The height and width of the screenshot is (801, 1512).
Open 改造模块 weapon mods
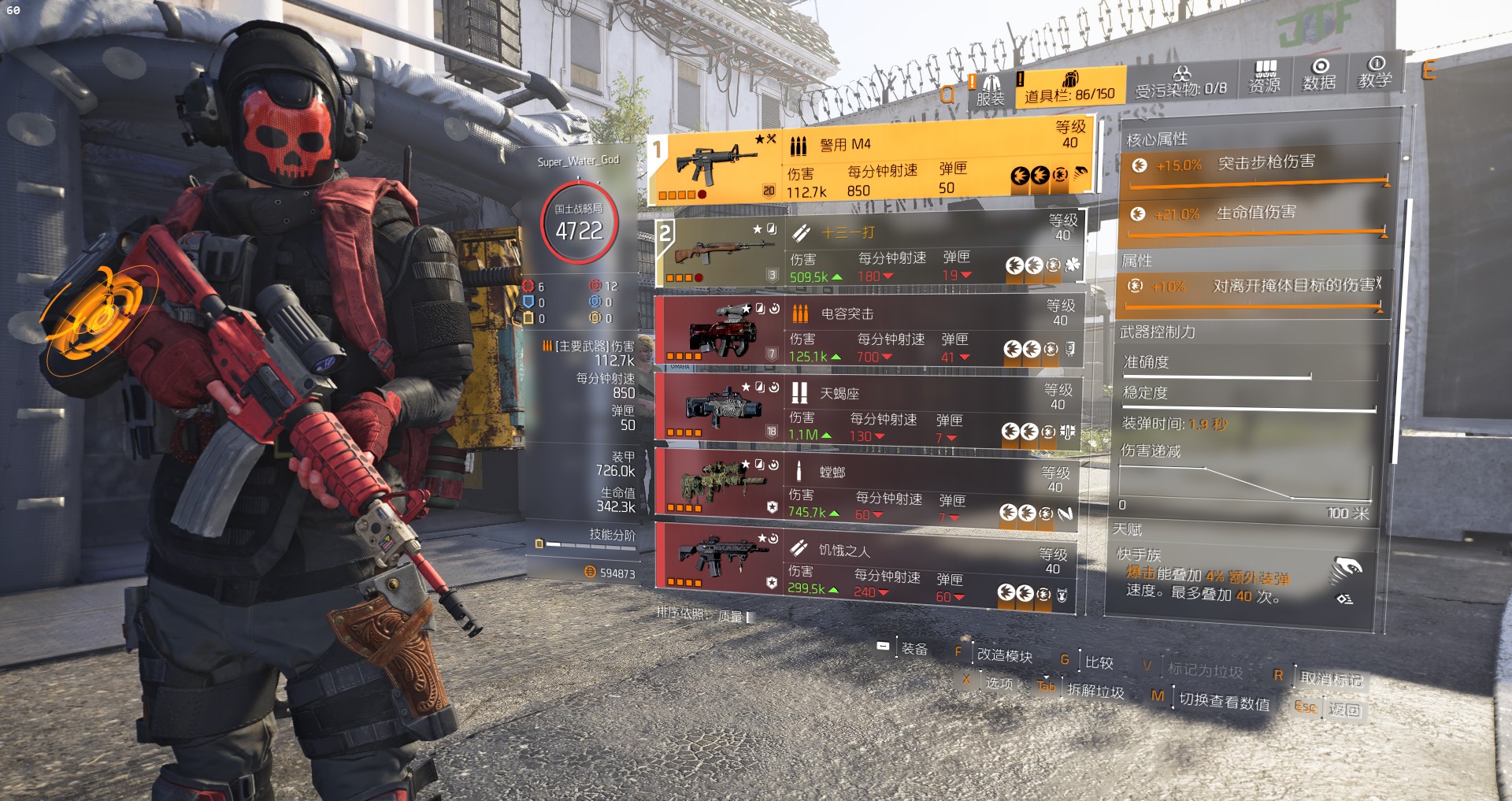[x=1004, y=655]
